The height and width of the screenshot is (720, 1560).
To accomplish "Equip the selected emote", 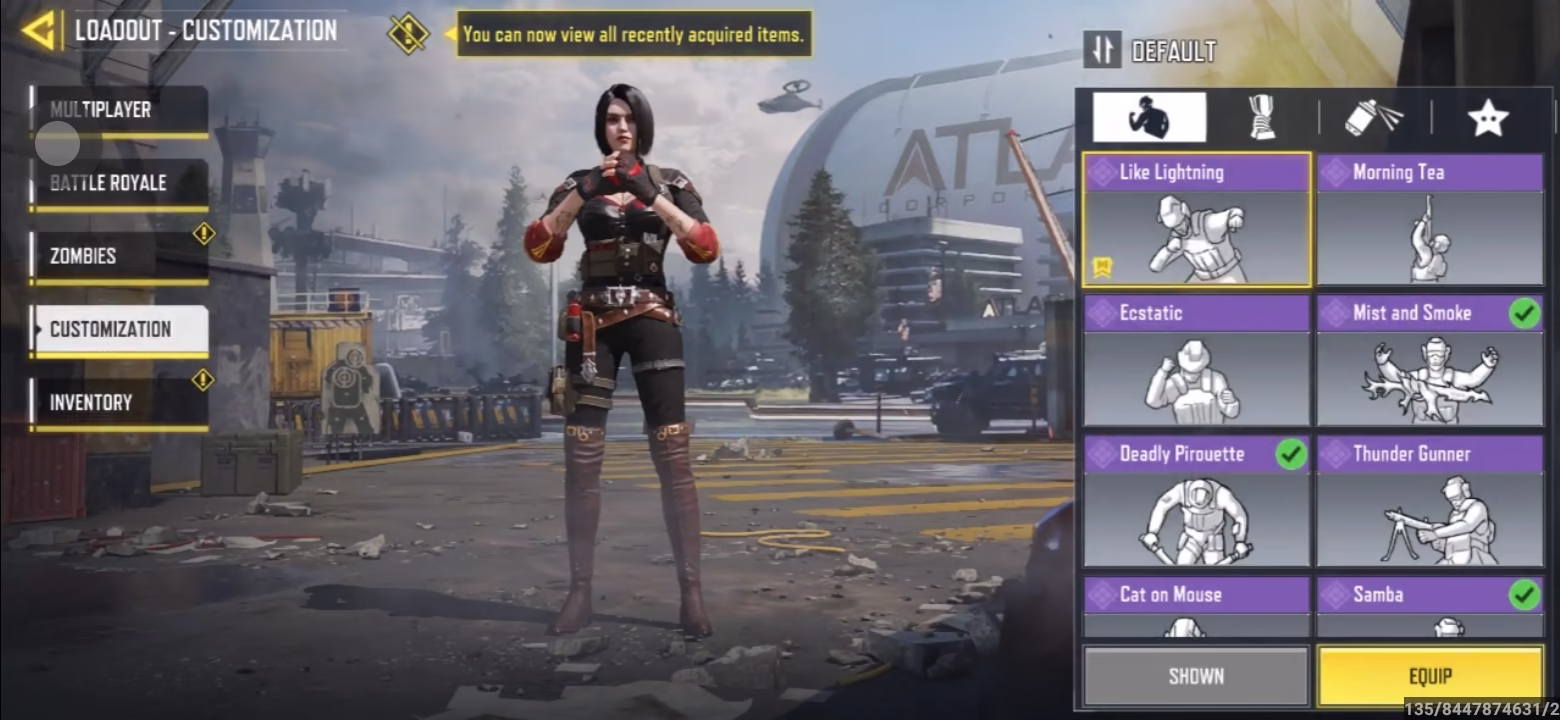I will 1430,677.
